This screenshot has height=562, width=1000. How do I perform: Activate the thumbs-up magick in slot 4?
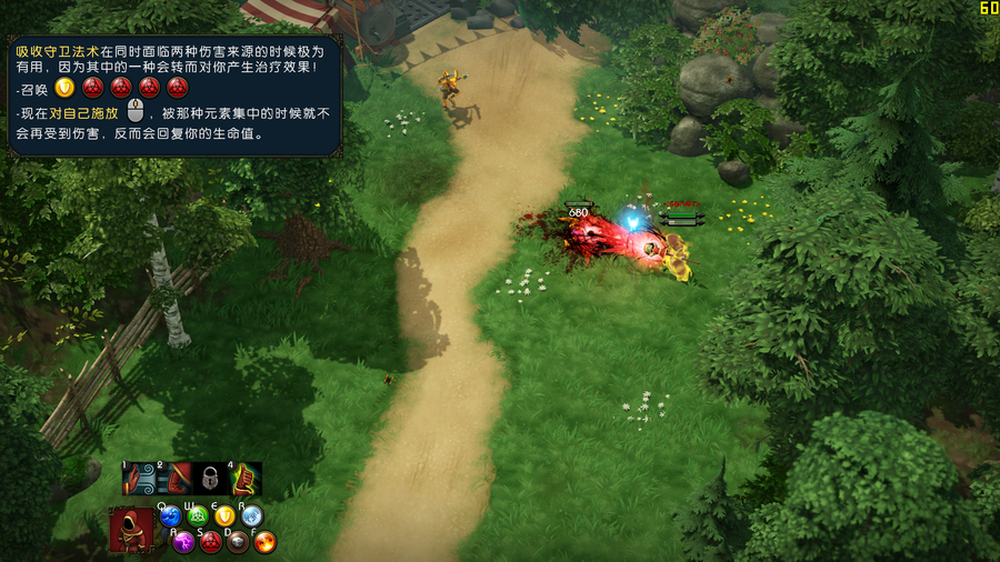[246, 480]
